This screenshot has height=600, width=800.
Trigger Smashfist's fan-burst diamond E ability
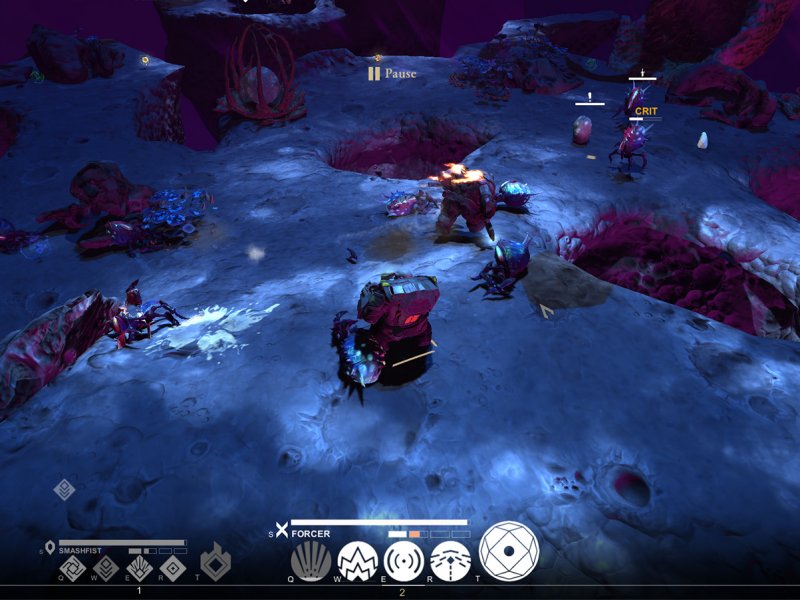(x=140, y=569)
